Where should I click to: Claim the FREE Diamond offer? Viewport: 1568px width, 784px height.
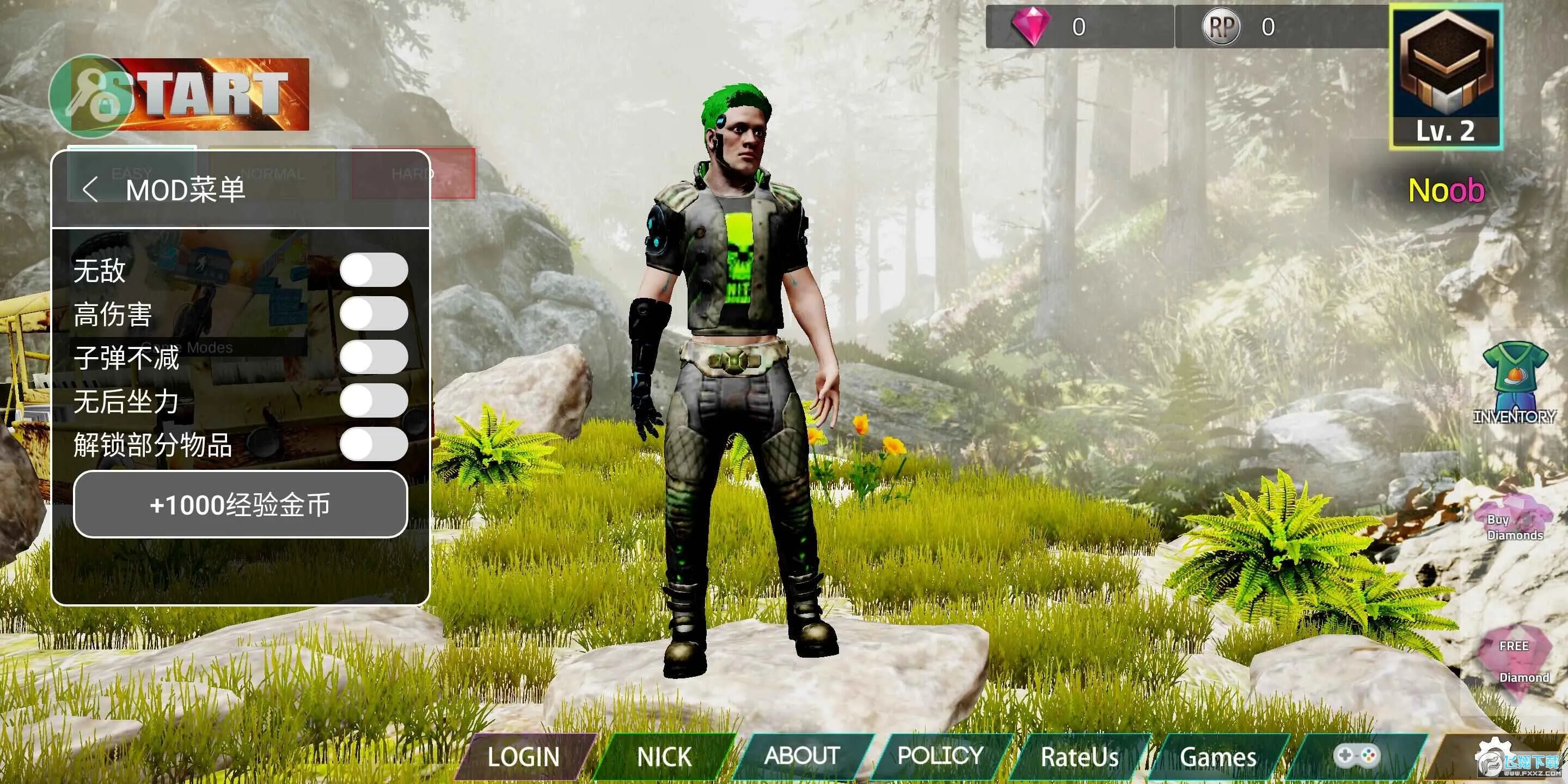1514,661
